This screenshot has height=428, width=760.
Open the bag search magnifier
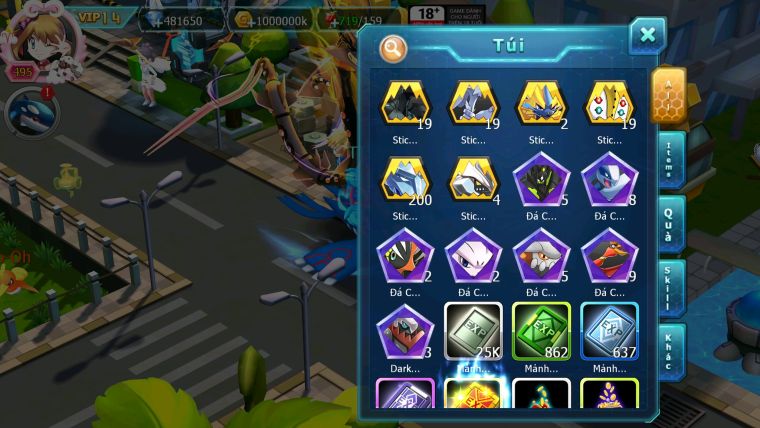[x=394, y=47]
